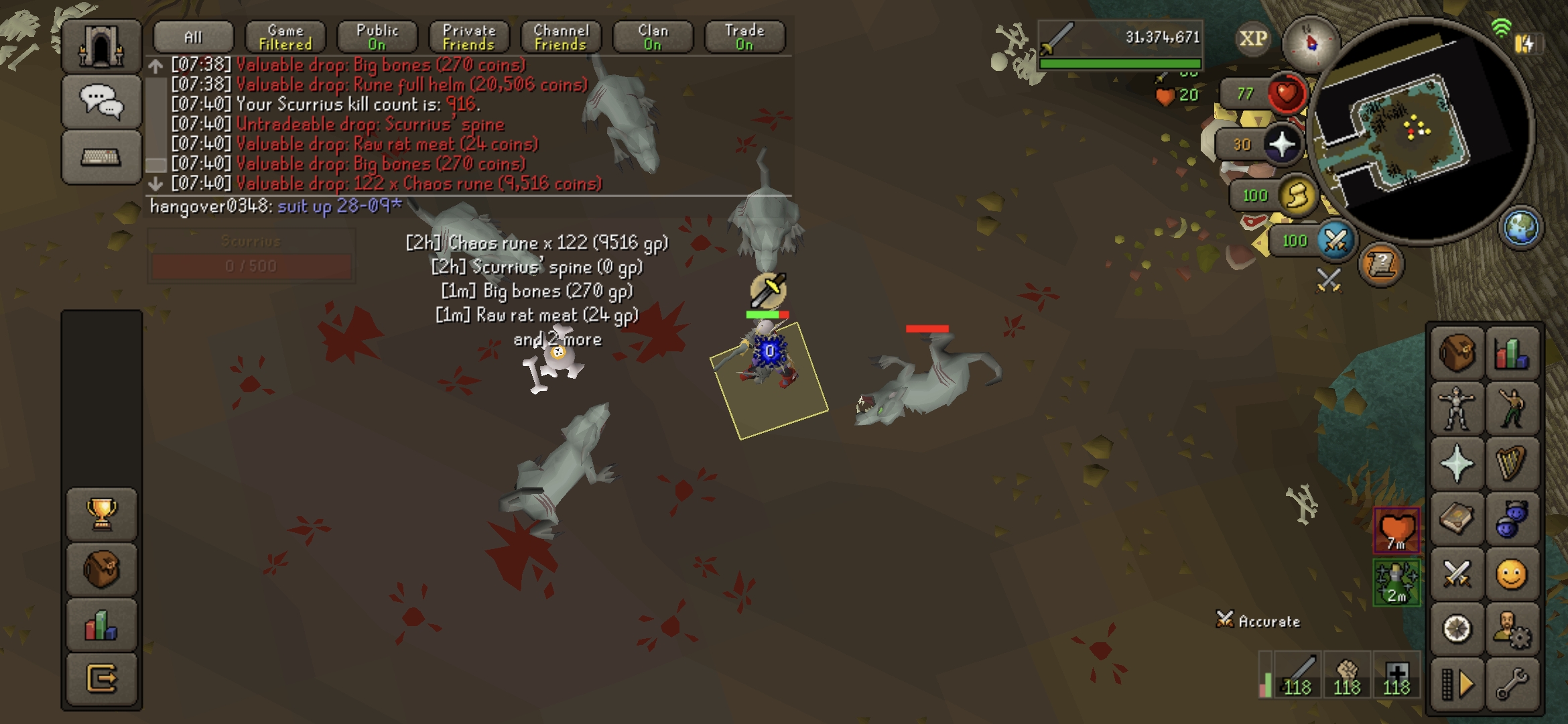Show the Trade chat tab

[x=744, y=37]
